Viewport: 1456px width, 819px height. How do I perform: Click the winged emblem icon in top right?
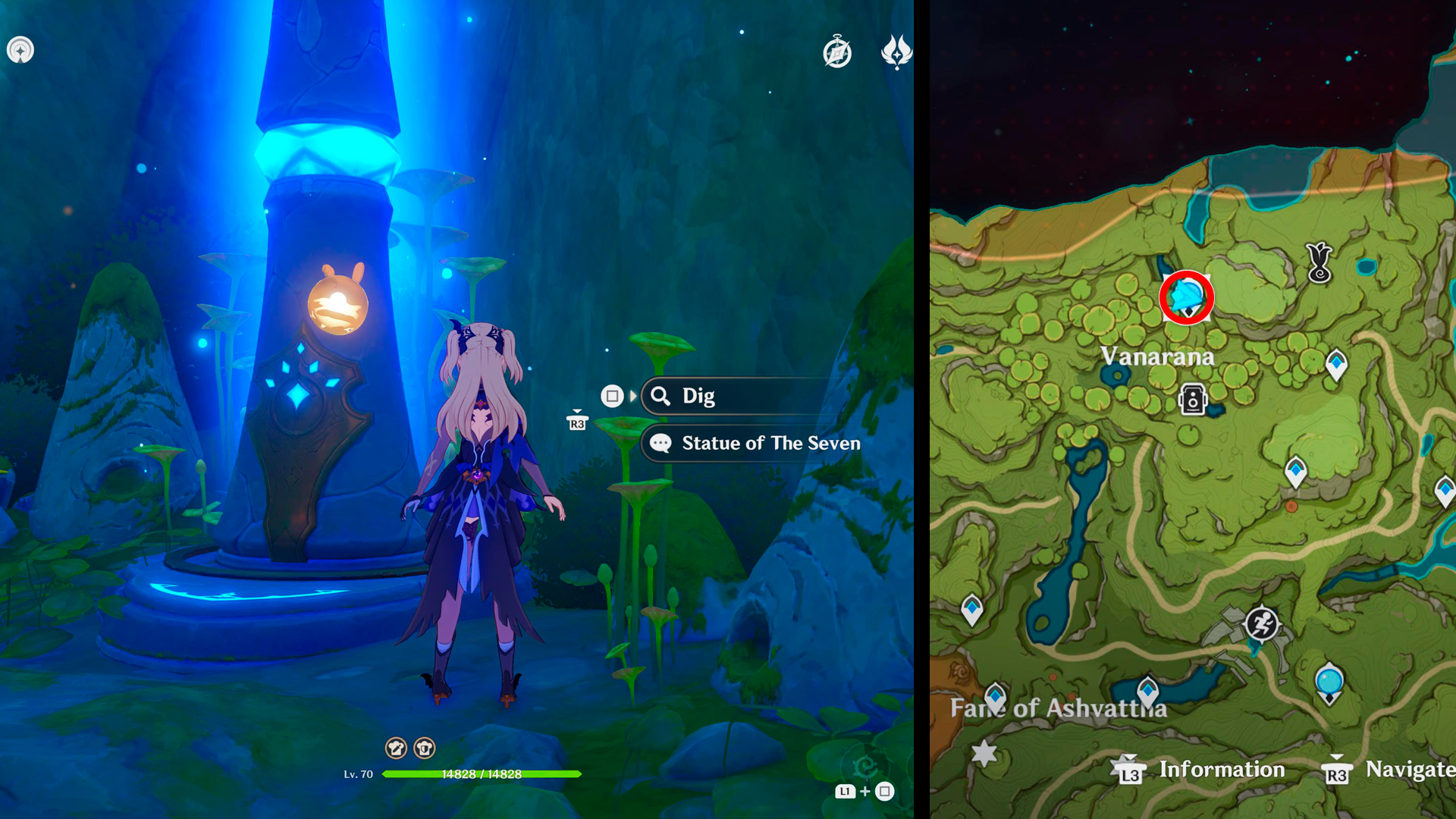click(895, 53)
